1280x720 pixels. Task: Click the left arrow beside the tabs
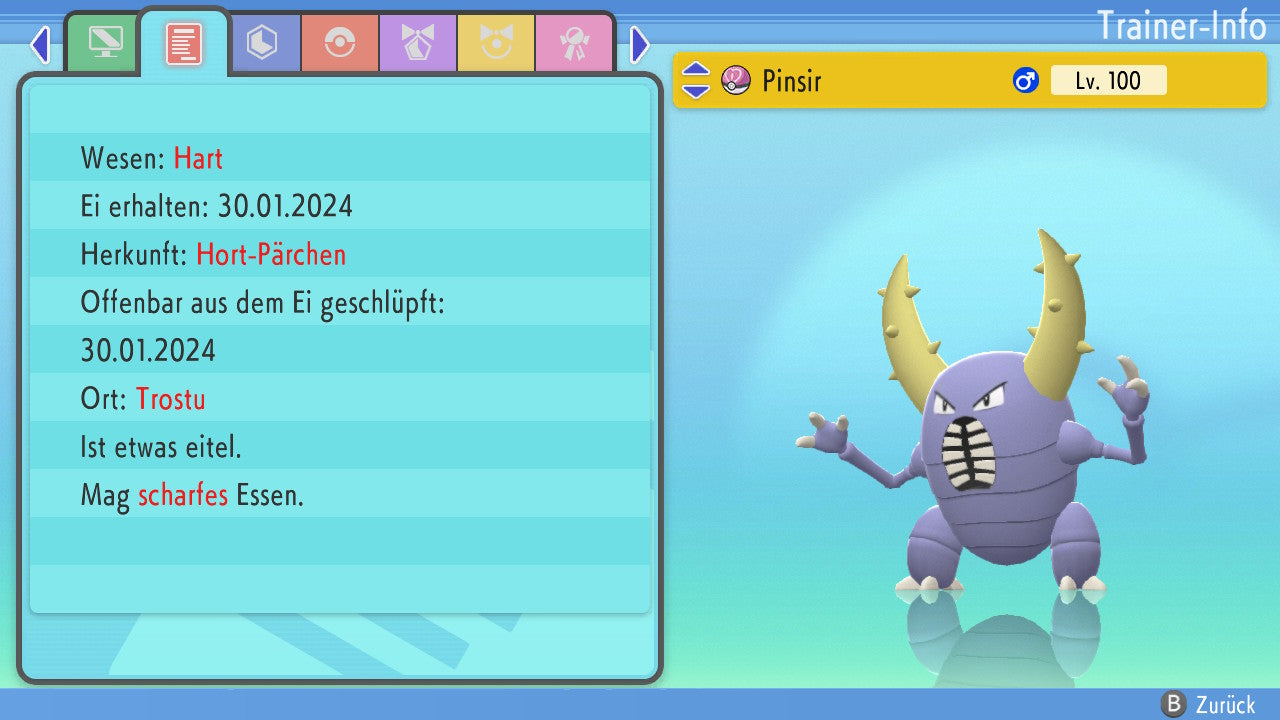40,45
